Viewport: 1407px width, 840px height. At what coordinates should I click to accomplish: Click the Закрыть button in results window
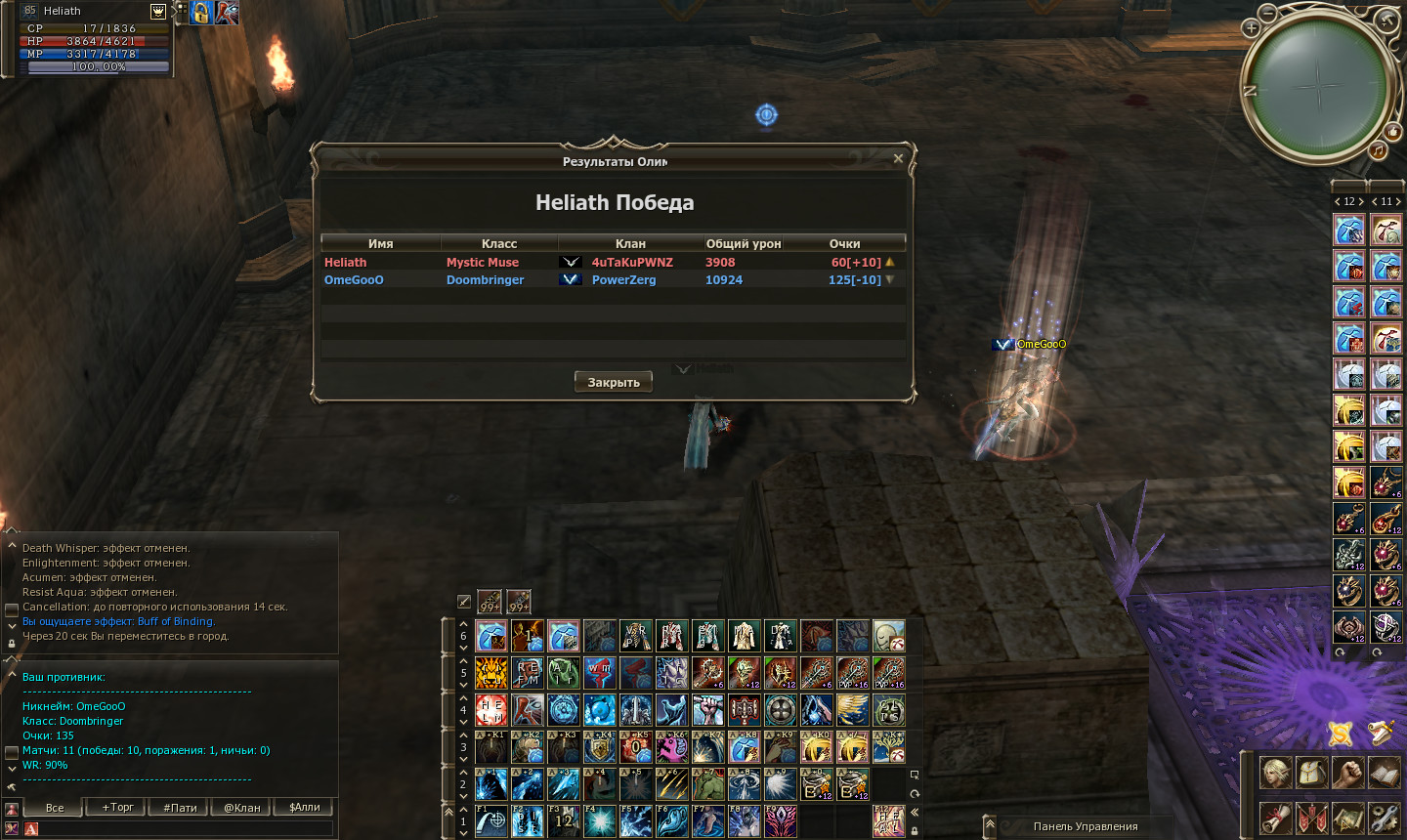click(x=613, y=382)
